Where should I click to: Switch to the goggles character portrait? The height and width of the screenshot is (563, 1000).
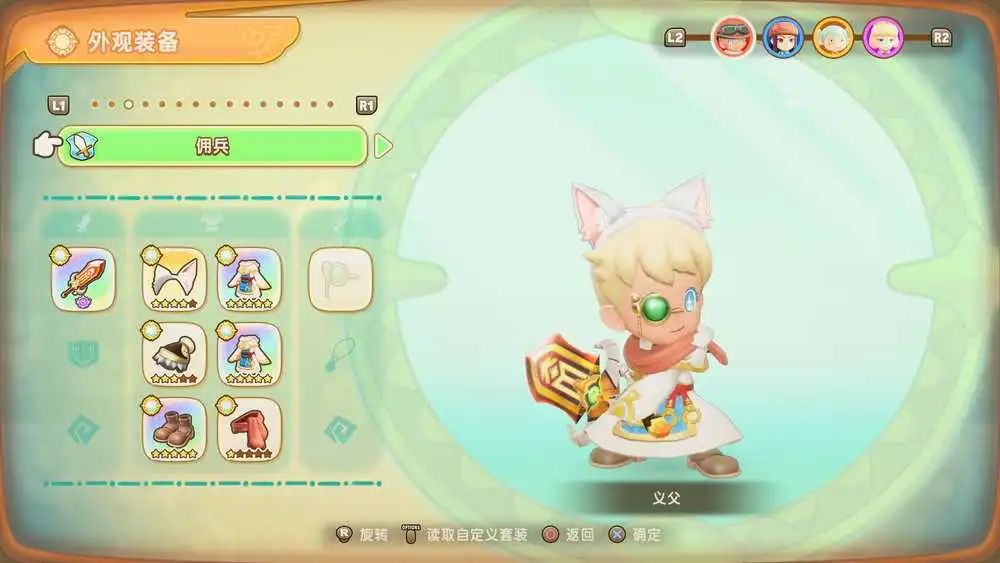[x=732, y=38]
